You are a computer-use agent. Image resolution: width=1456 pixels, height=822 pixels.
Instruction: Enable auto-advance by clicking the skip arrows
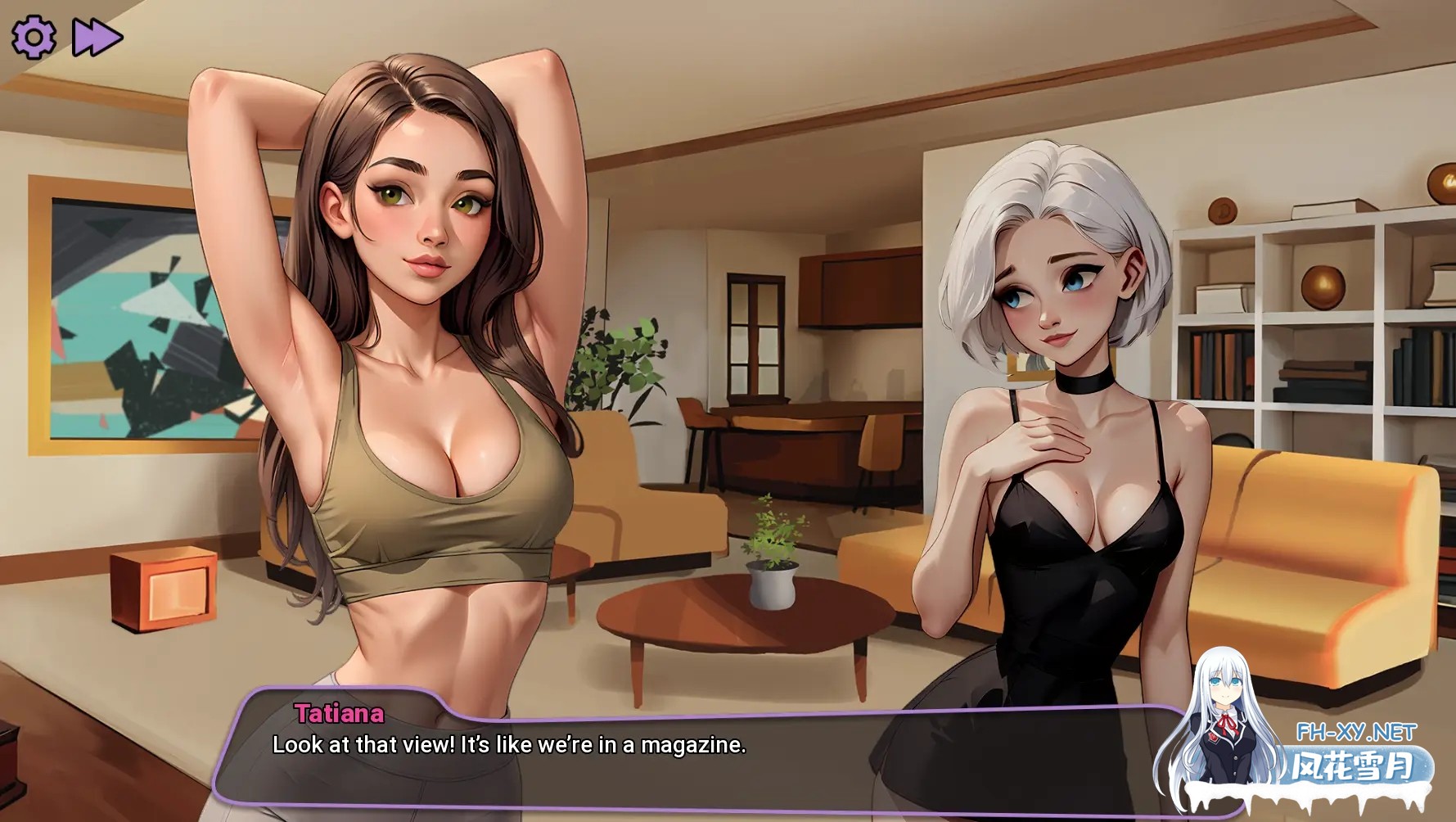pos(98,34)
